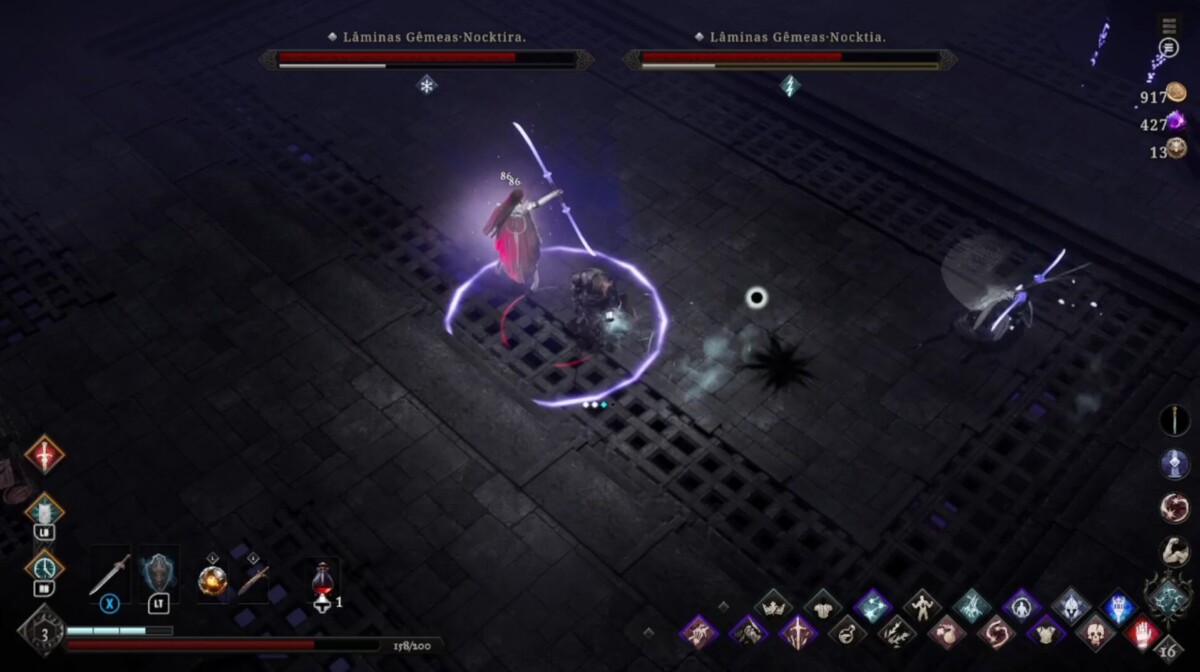
Task: Use the red health potion
Action: click(x=322, y=580)
